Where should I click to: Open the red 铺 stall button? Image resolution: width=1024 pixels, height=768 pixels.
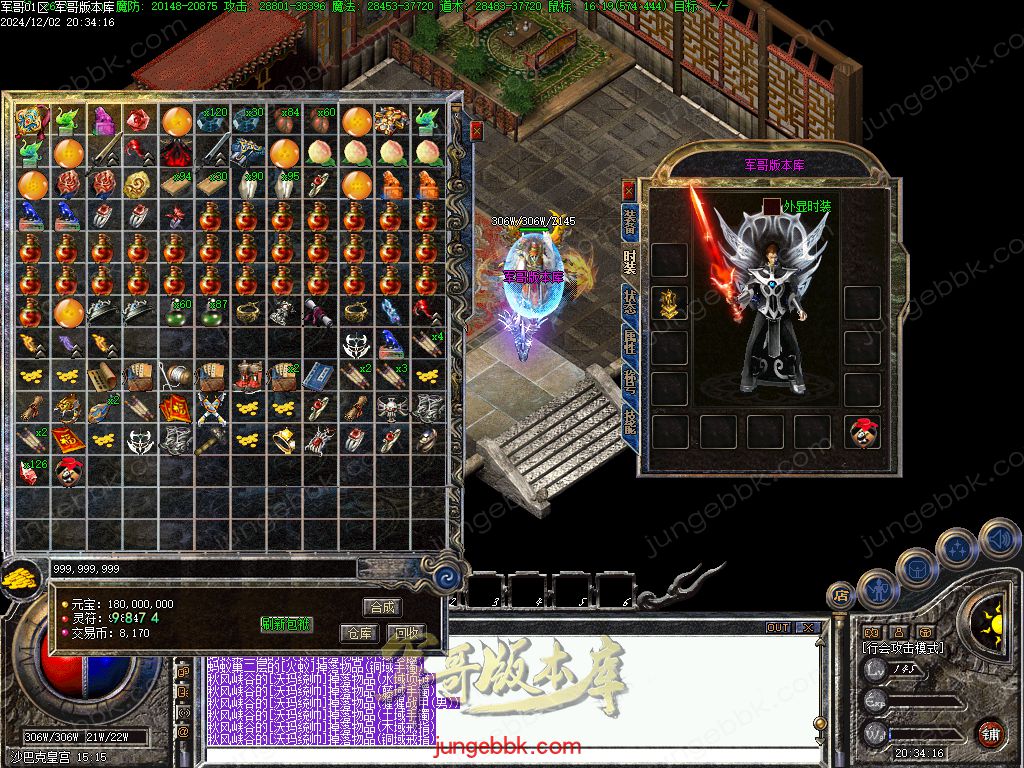tap(990, 733)
